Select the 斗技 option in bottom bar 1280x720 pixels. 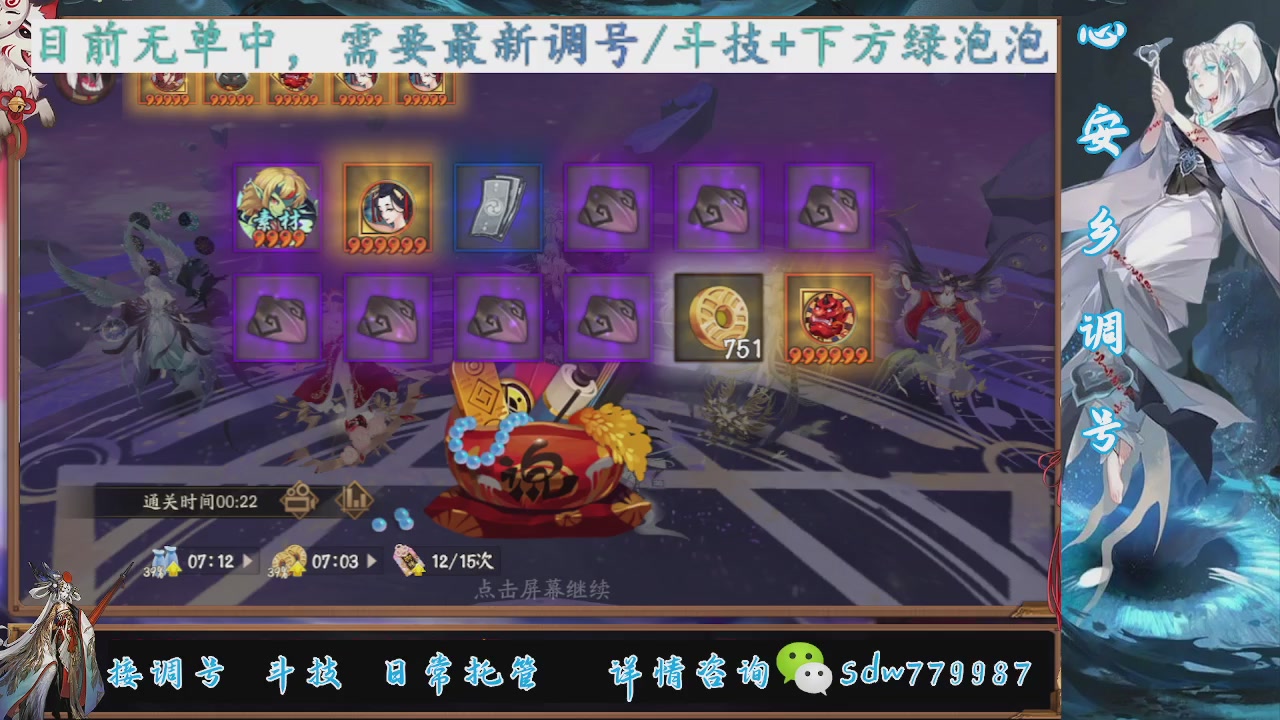pyautogui.click(x=302, y=674)
